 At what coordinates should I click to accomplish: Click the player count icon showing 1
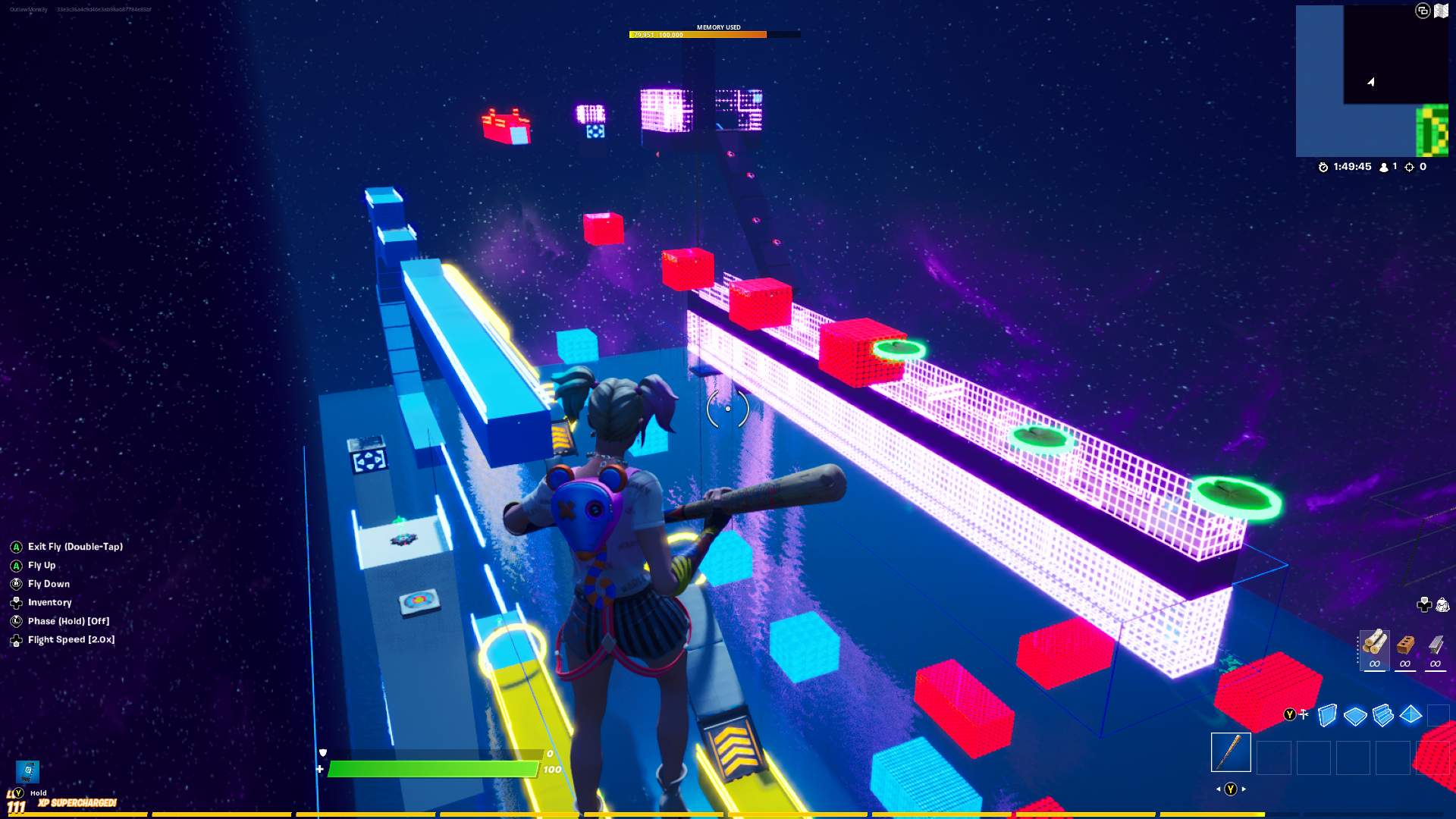(1385, 166)
